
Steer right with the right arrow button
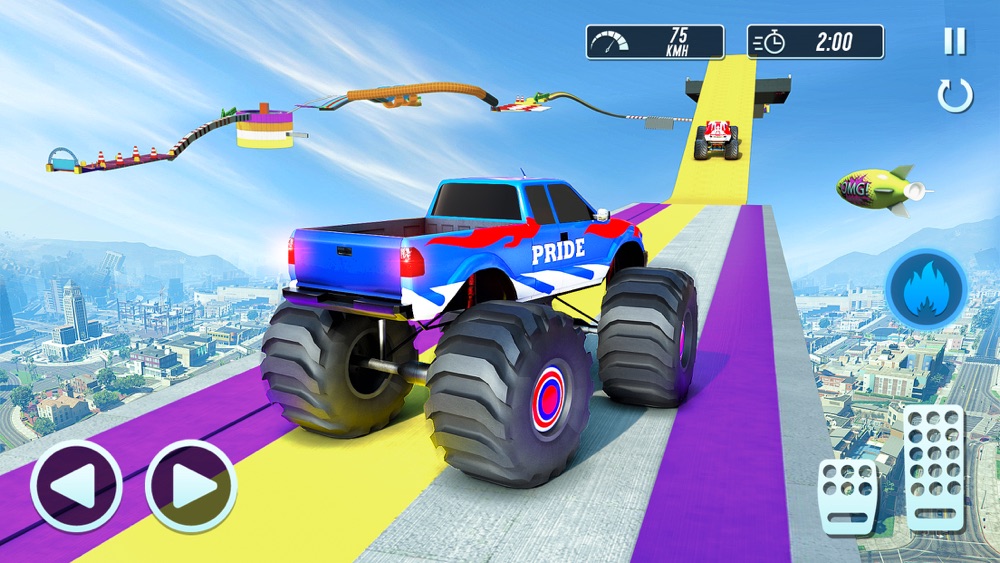(x=191, y=486)
